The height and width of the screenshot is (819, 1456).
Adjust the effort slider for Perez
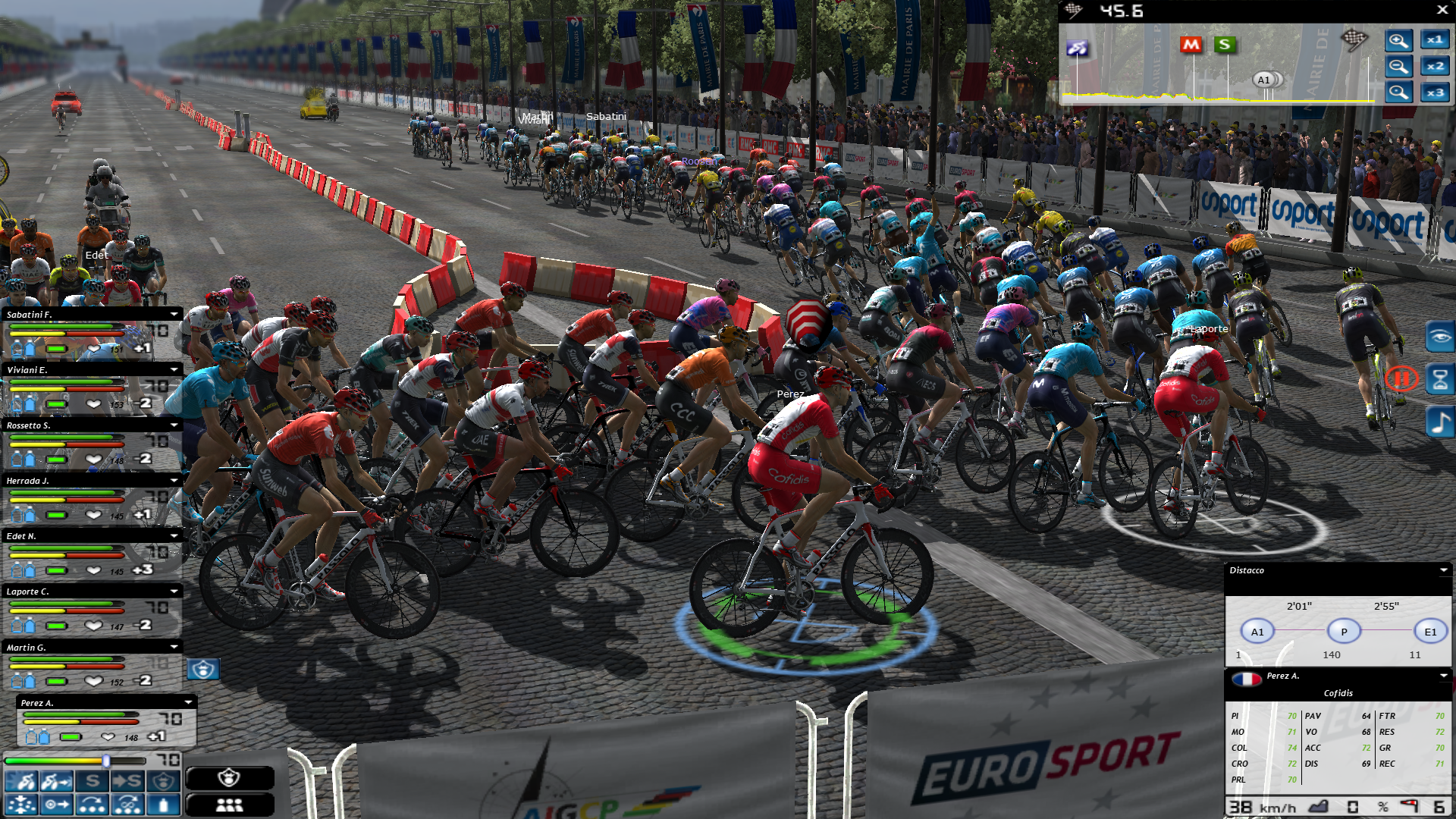(x=106, y=761)
